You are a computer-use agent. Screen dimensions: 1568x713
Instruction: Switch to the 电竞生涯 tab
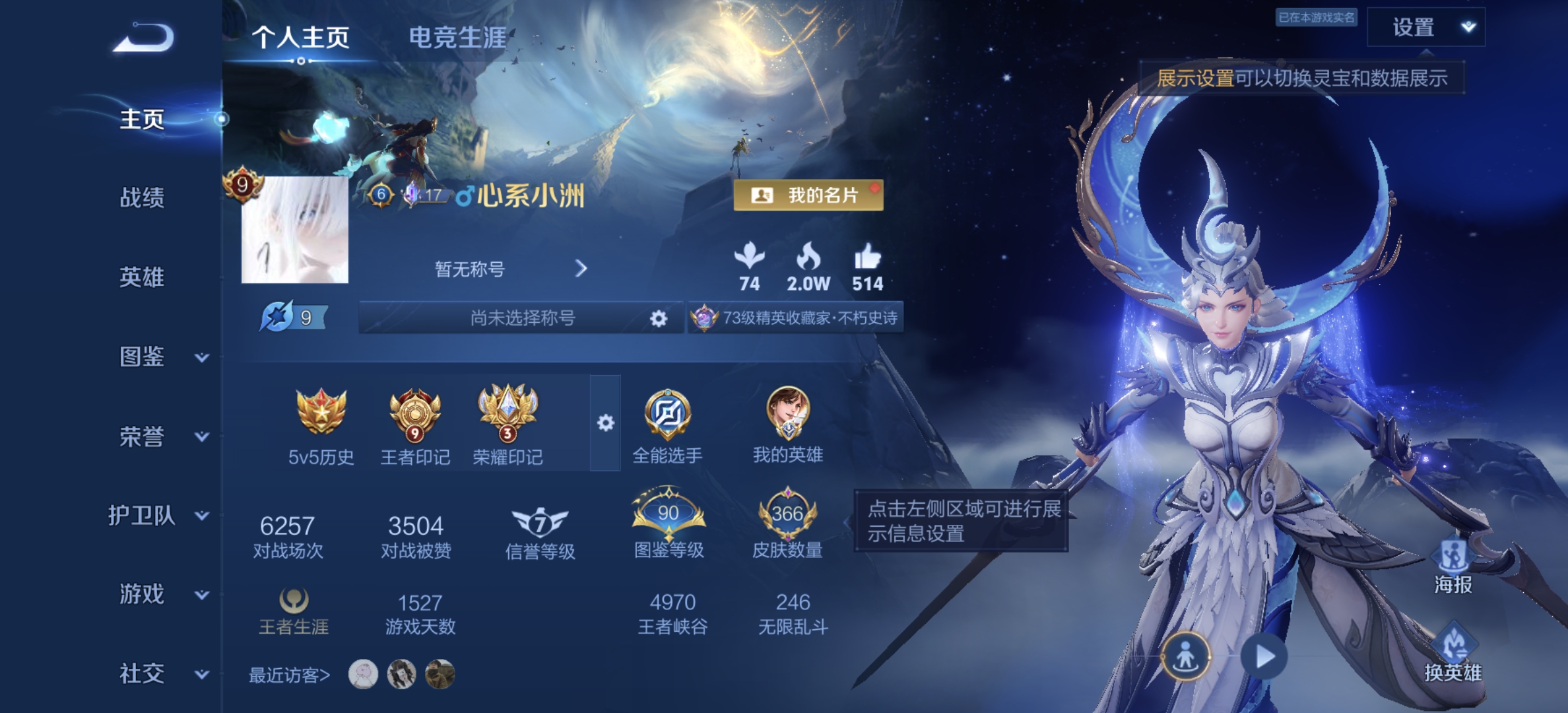click(457, 38)
